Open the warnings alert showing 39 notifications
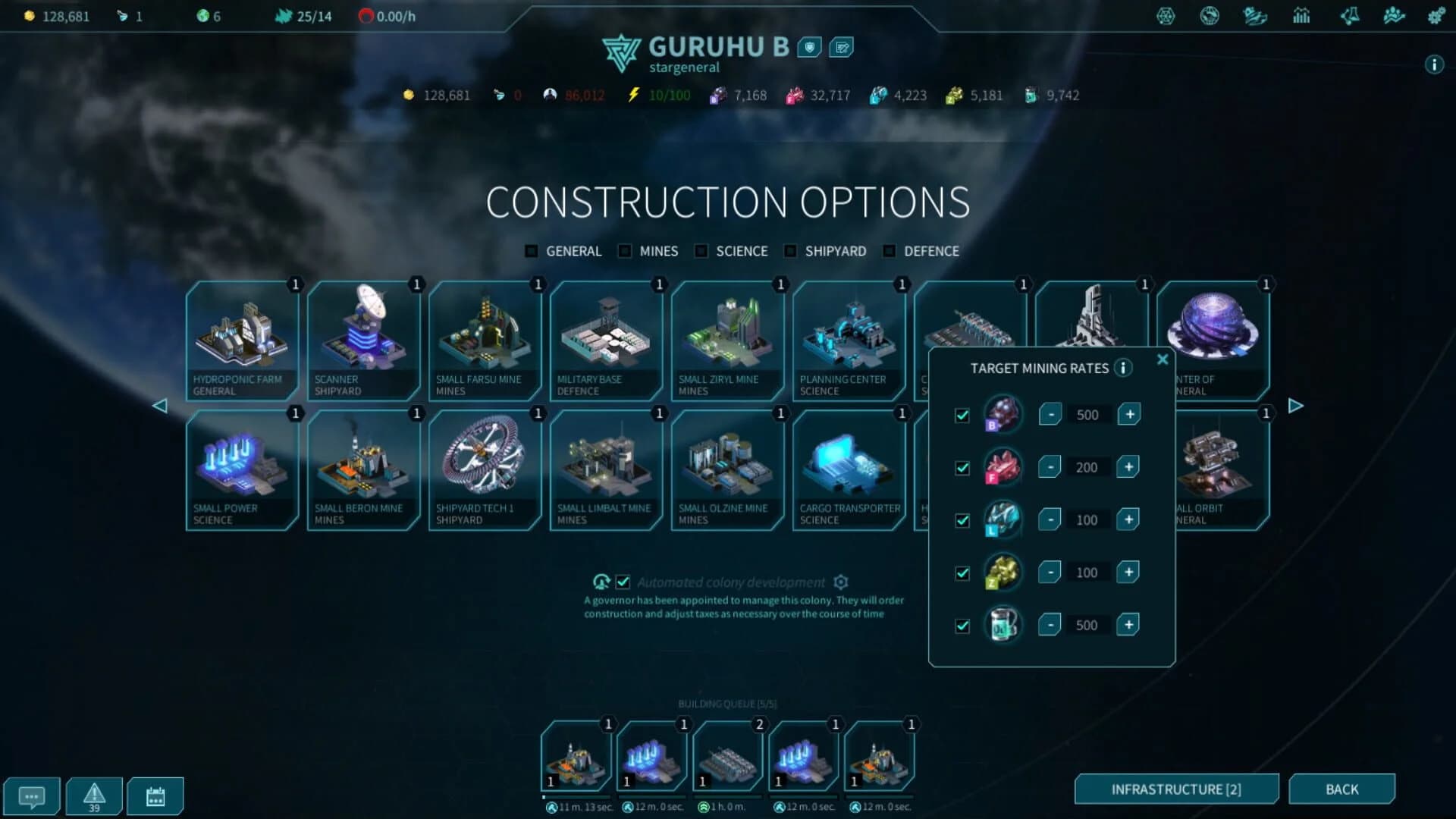Image resolution: width=1456 pixels, height=819 pixels. [93, 795]
